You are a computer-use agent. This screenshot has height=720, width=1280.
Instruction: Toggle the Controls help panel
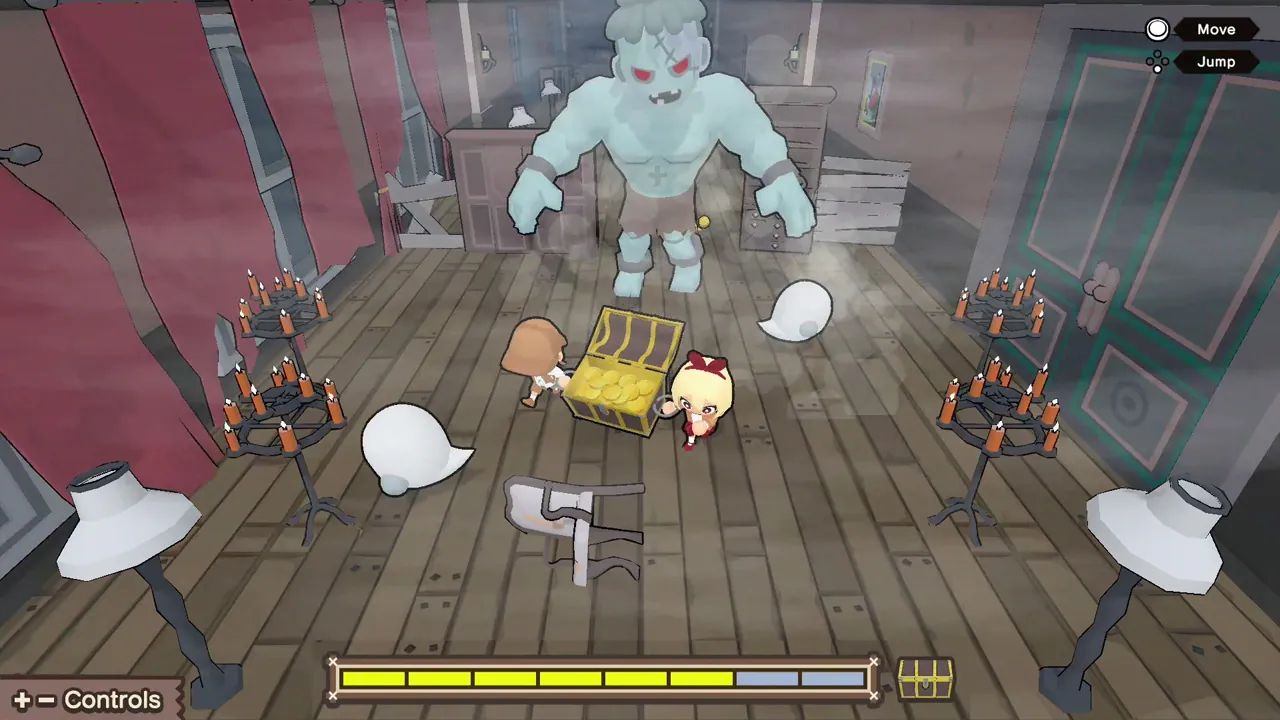(x=90, y=700)
